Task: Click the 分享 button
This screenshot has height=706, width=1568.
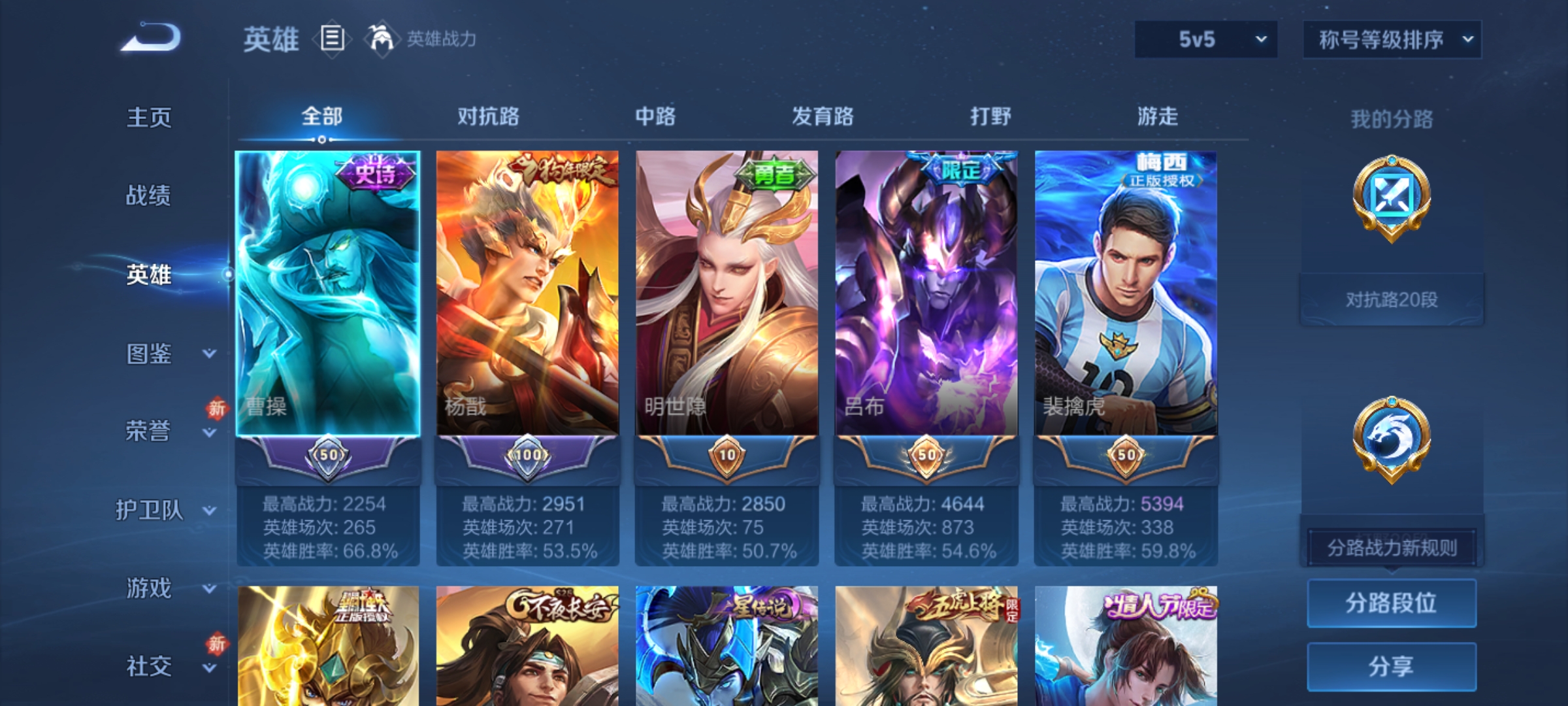Action: point(1392,665)
